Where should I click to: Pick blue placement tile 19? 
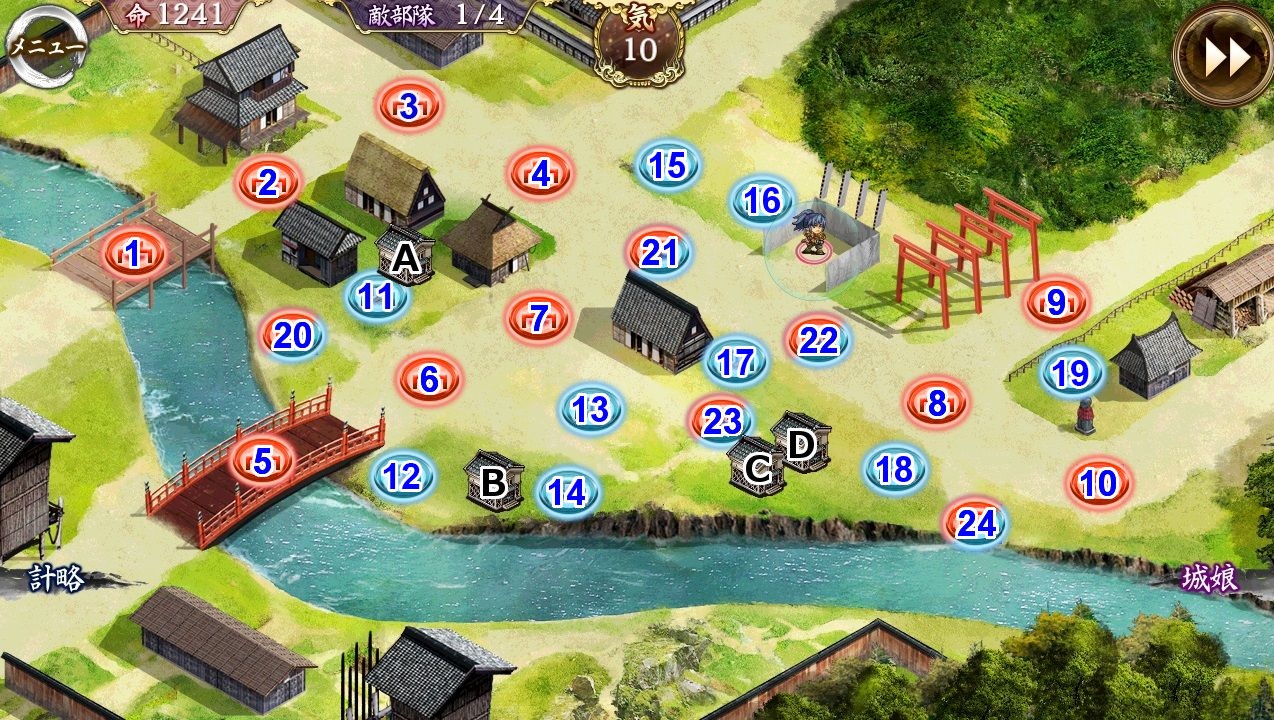tap(1071, 373)
